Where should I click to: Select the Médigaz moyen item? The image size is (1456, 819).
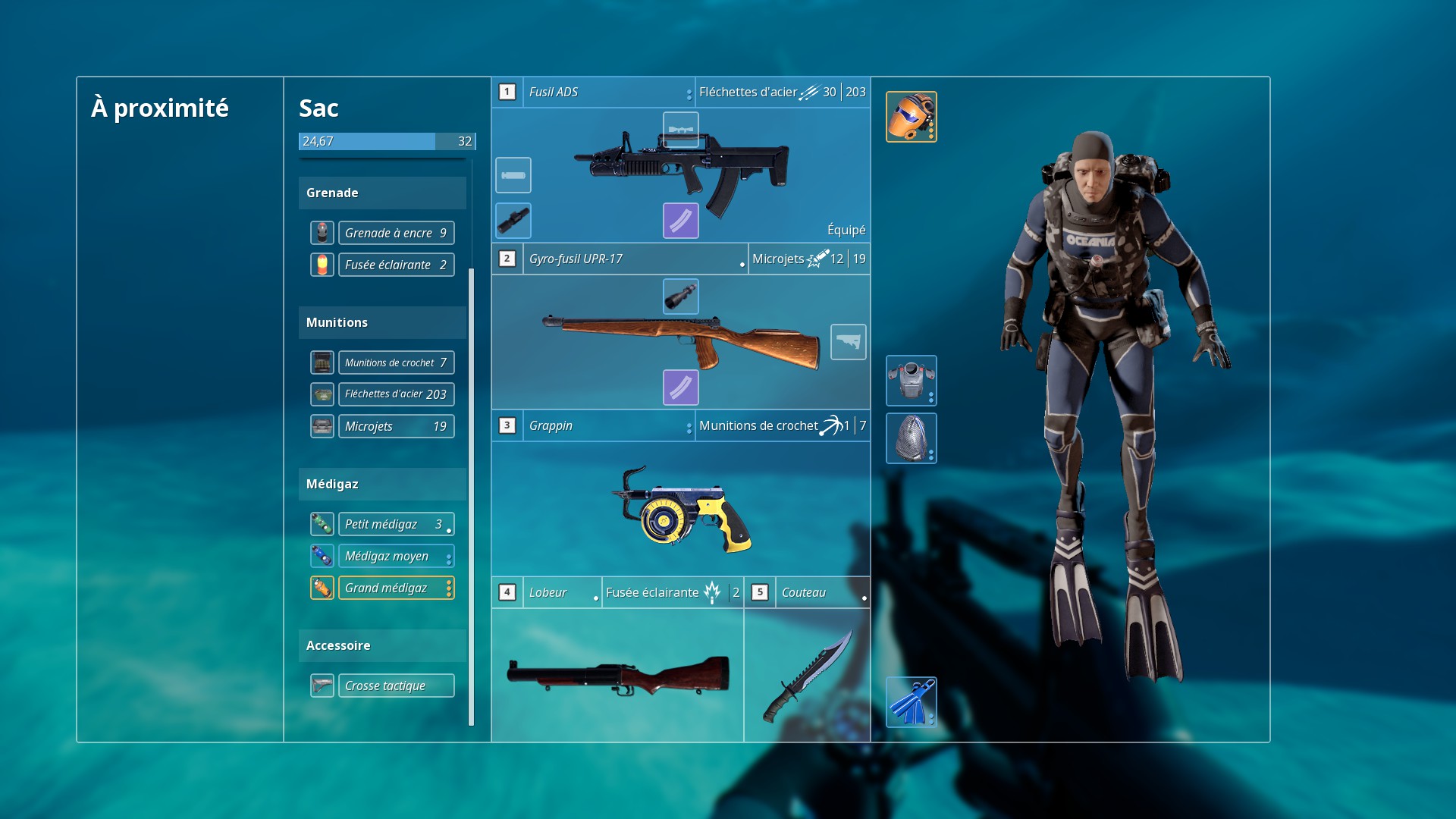click(395, 556)
